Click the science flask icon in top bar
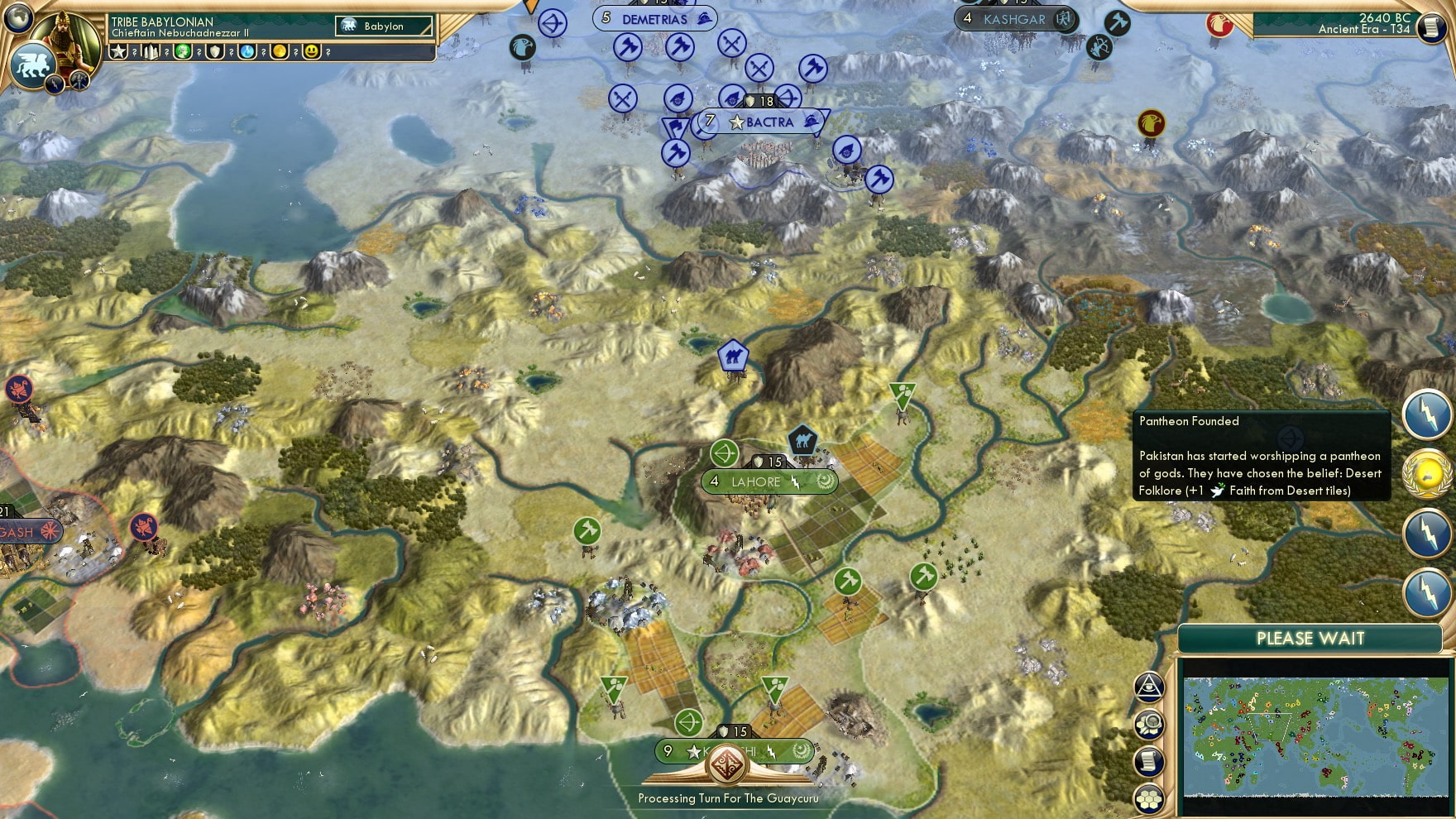 point(246,52)
